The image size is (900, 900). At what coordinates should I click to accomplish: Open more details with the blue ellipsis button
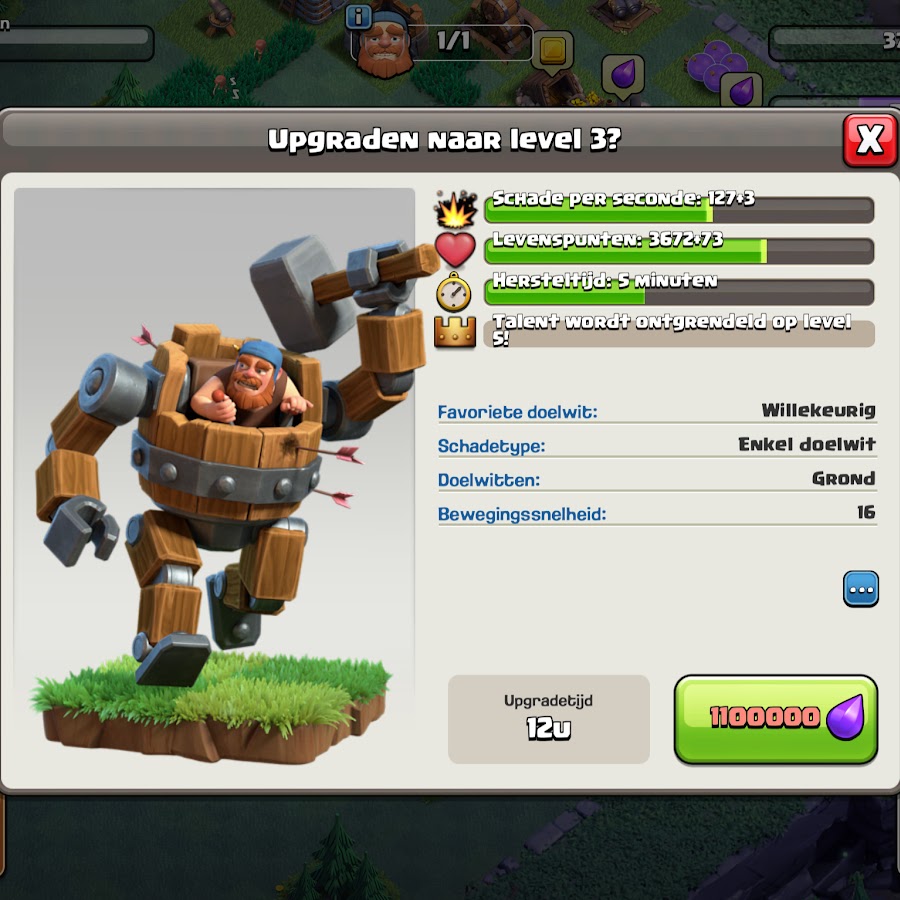[861, 589]
